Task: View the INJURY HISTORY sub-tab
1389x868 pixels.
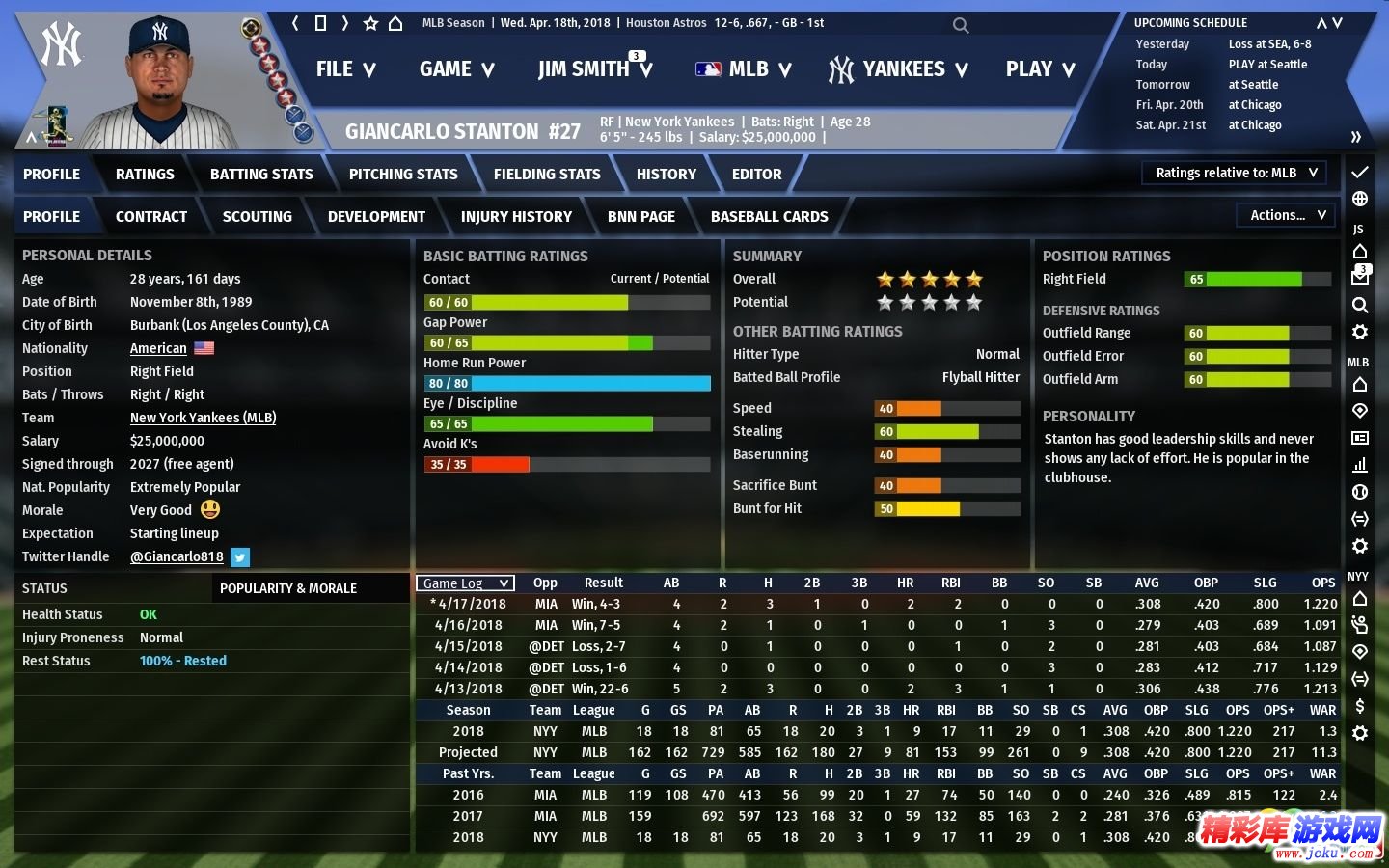Action: click(516, 217)
